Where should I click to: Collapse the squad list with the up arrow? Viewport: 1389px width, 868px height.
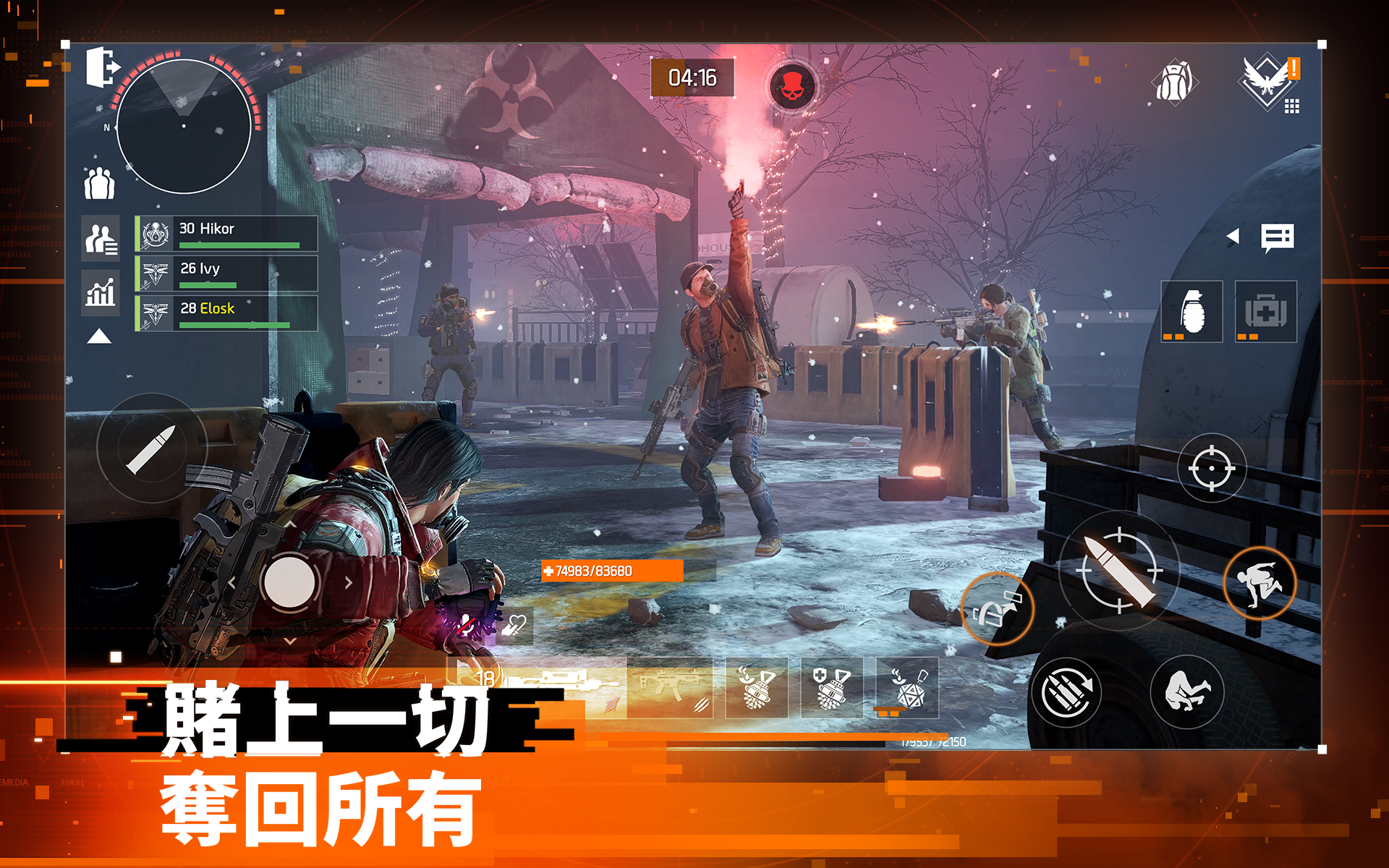(99, 336)
